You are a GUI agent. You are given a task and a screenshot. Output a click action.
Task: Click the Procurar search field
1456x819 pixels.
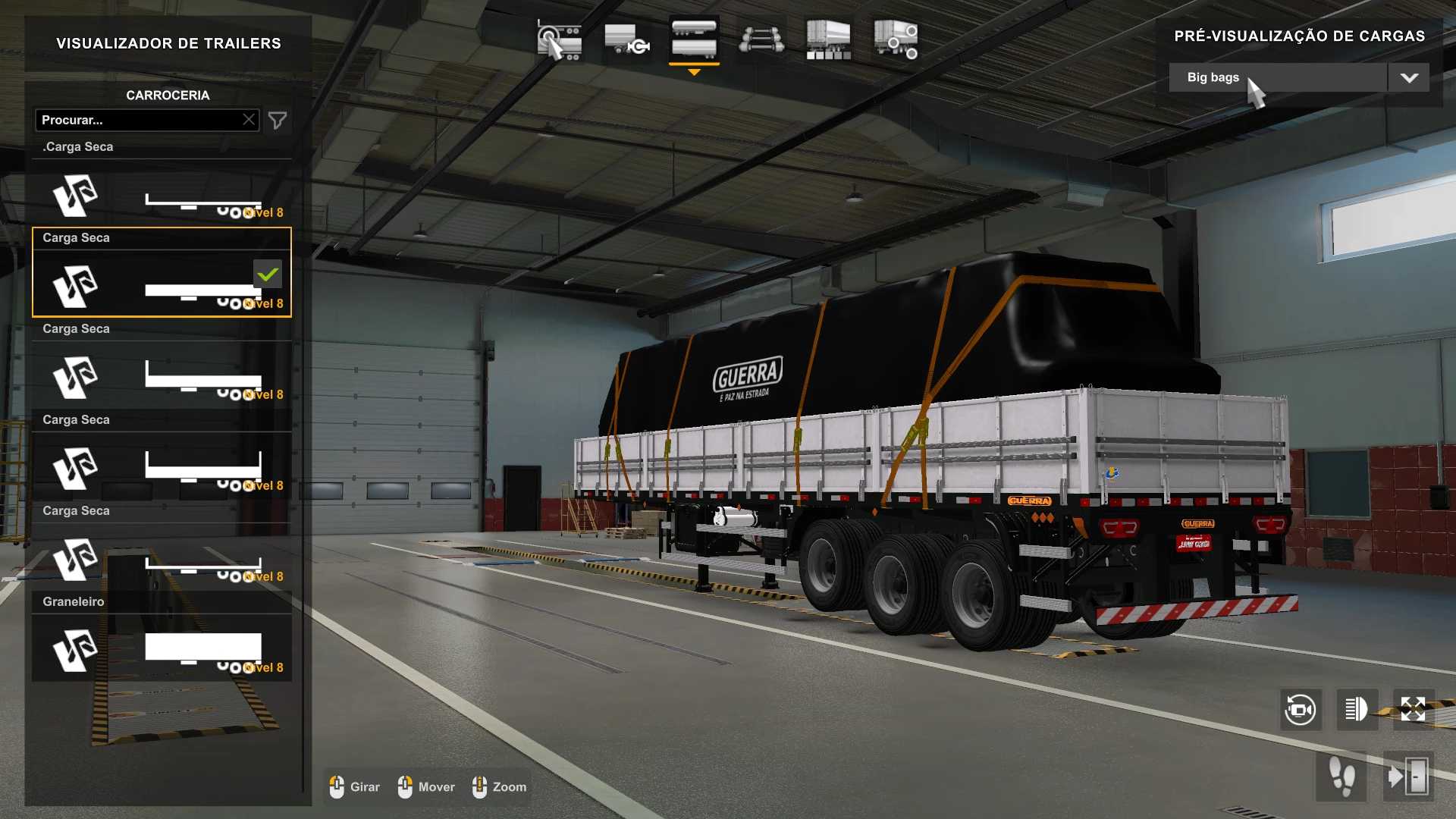(140, 120)
